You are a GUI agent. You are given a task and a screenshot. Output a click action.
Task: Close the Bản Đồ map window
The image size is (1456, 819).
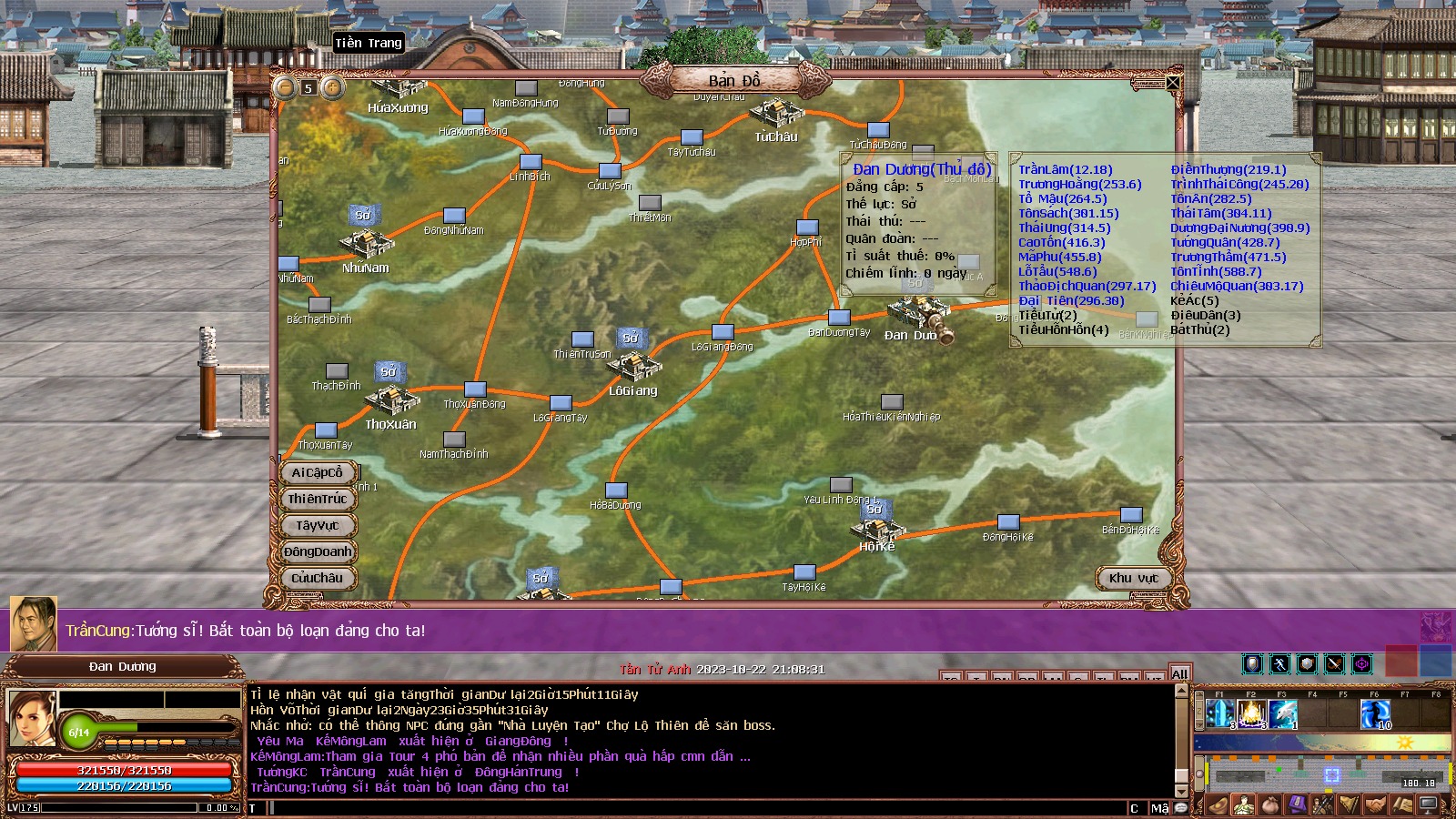pyautogui.click(x=1173, y=84)
